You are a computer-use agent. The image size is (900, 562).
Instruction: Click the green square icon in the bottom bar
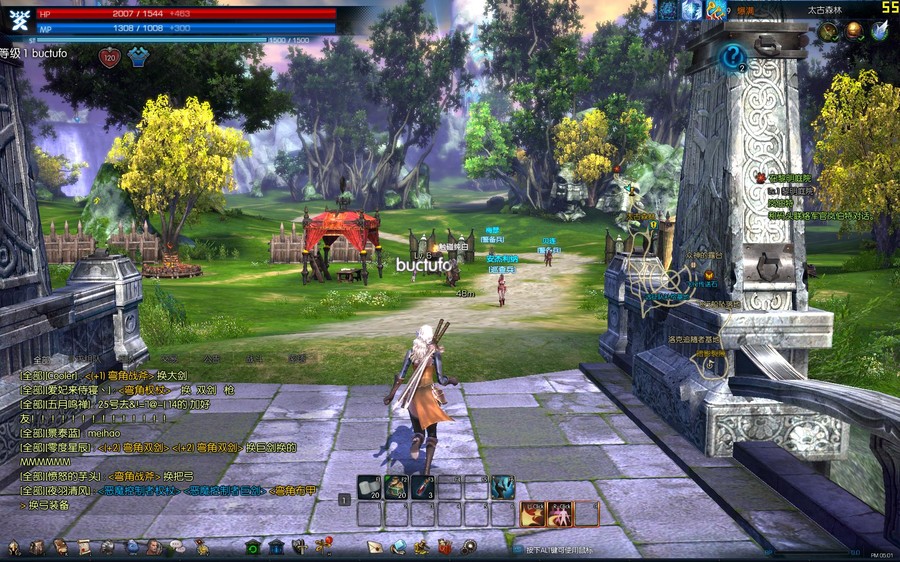(252, 547)
